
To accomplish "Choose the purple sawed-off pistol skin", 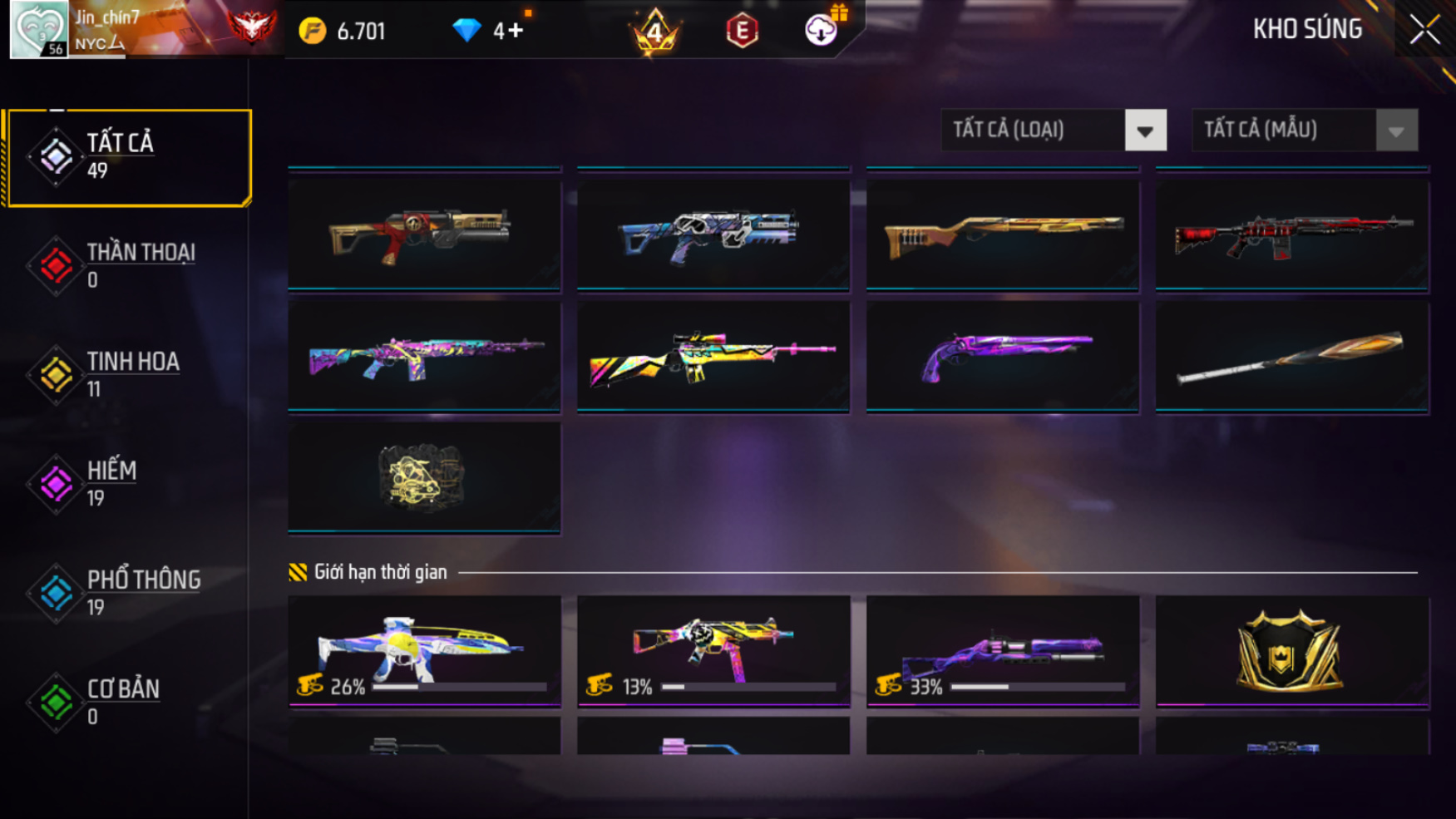I will tap(1002, 356).
